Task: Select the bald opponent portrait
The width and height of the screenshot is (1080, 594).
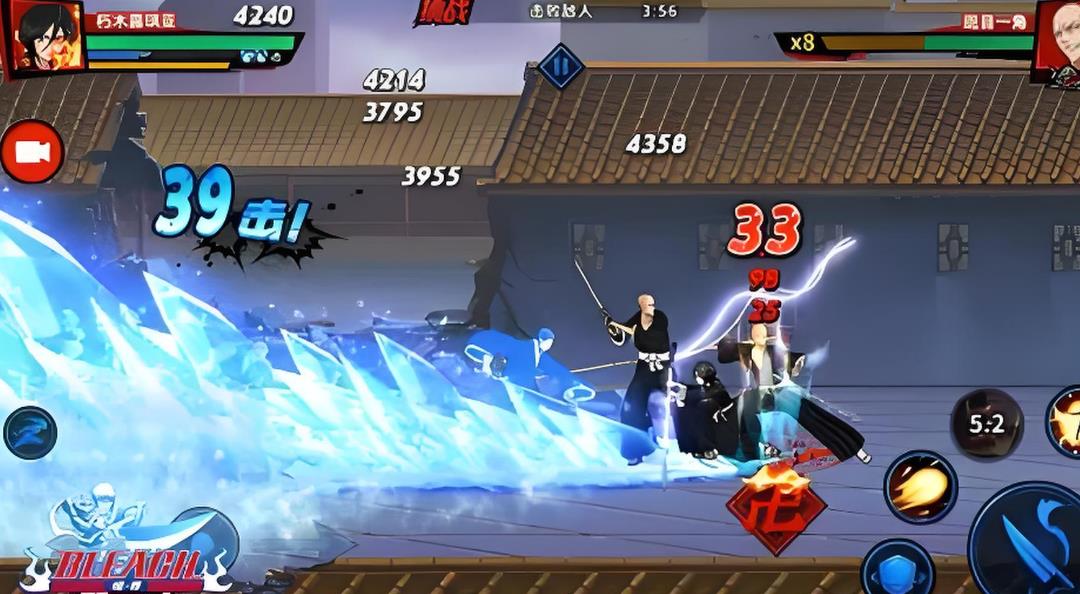Action: (x=1058, y=38)
